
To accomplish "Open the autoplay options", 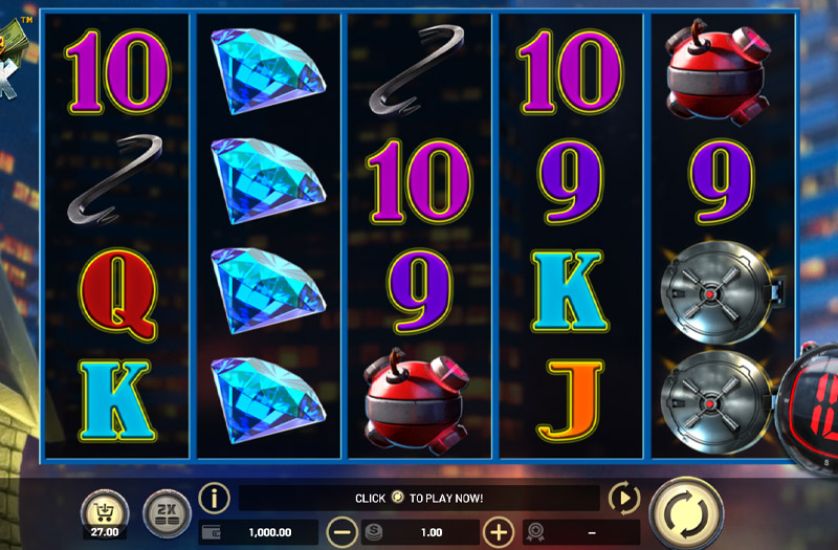I will click(x=623, y=498).
